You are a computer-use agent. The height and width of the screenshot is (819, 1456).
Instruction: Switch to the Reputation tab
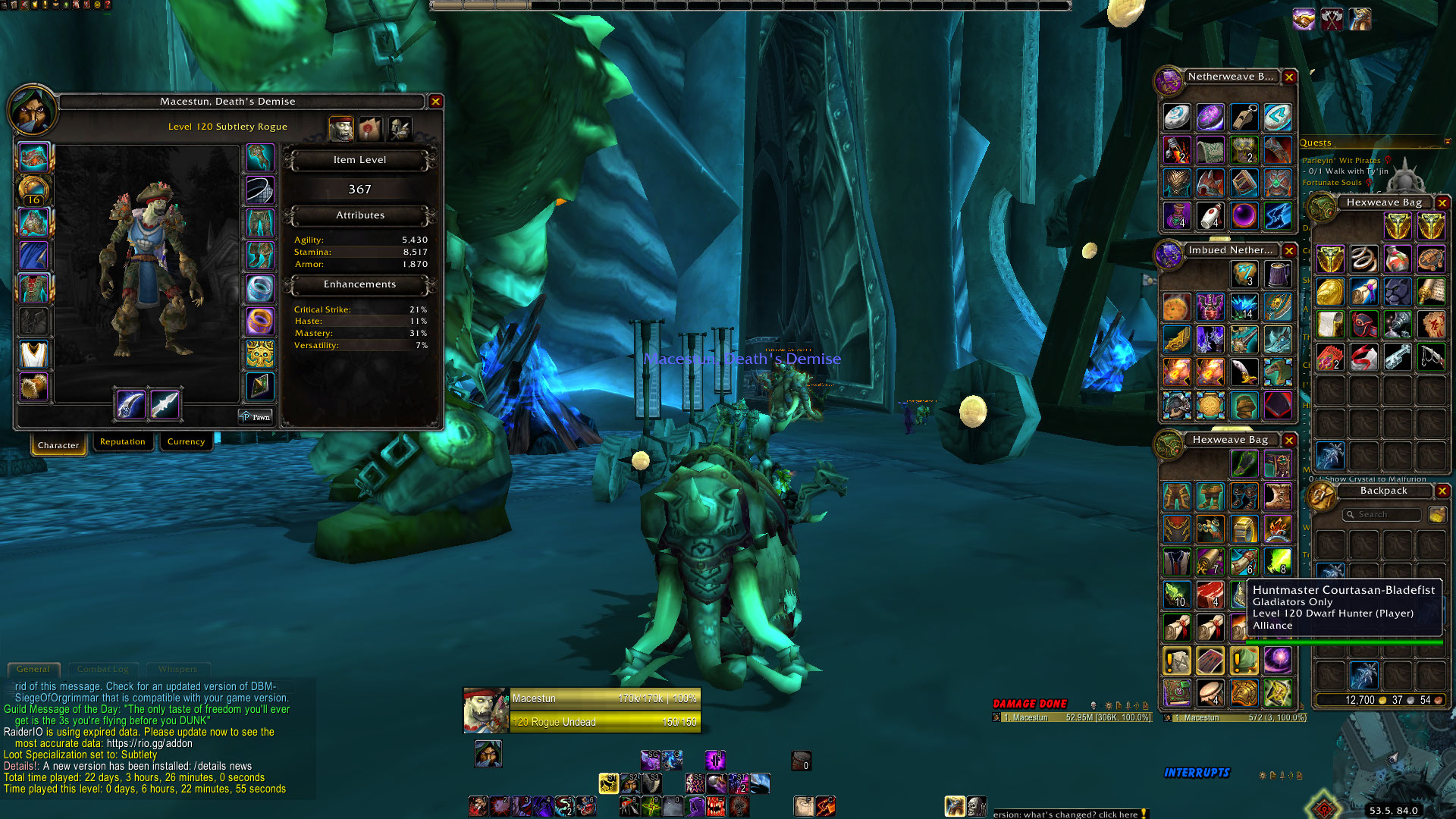point(122,442)
